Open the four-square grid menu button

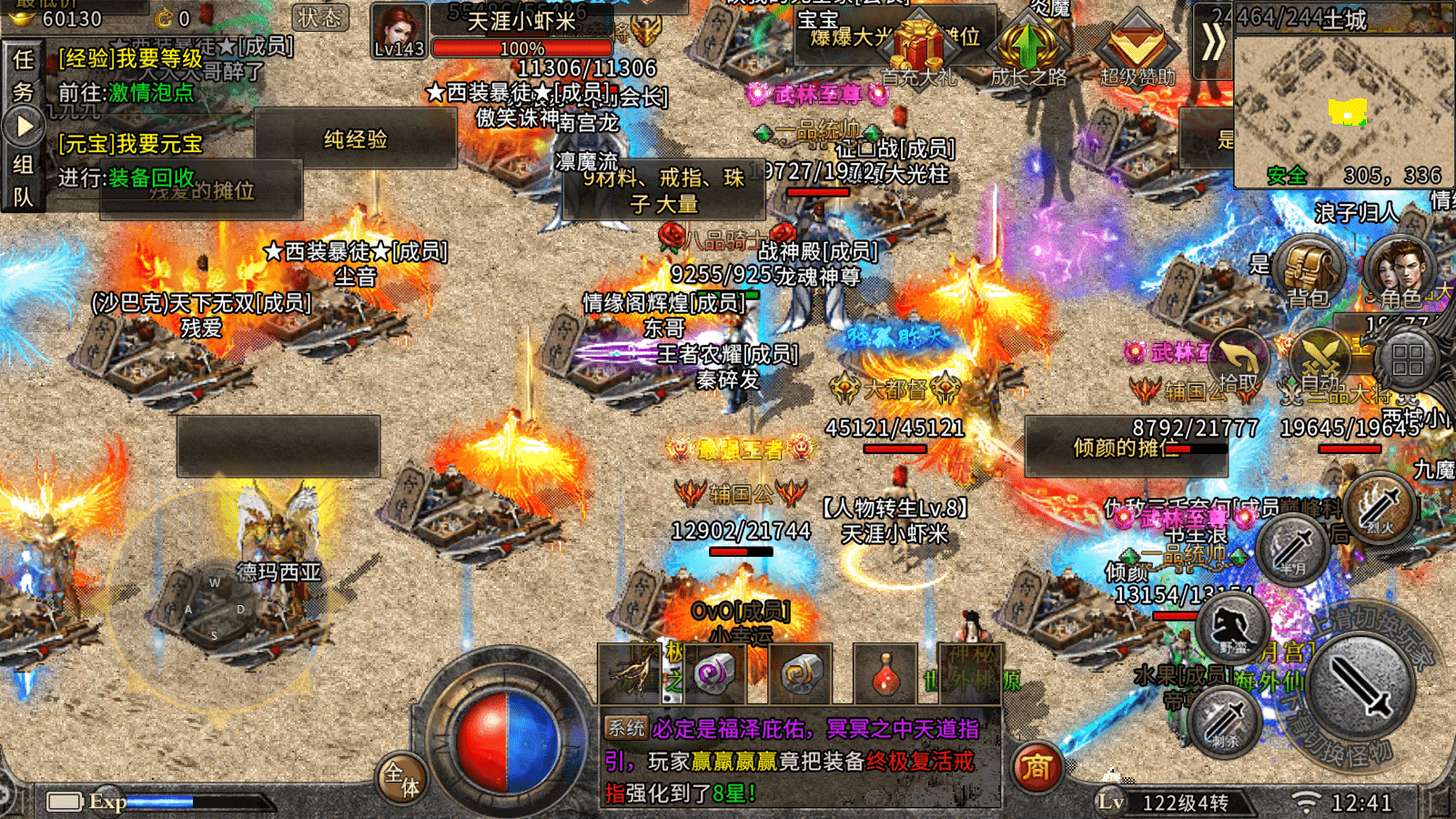(1407, 360)
